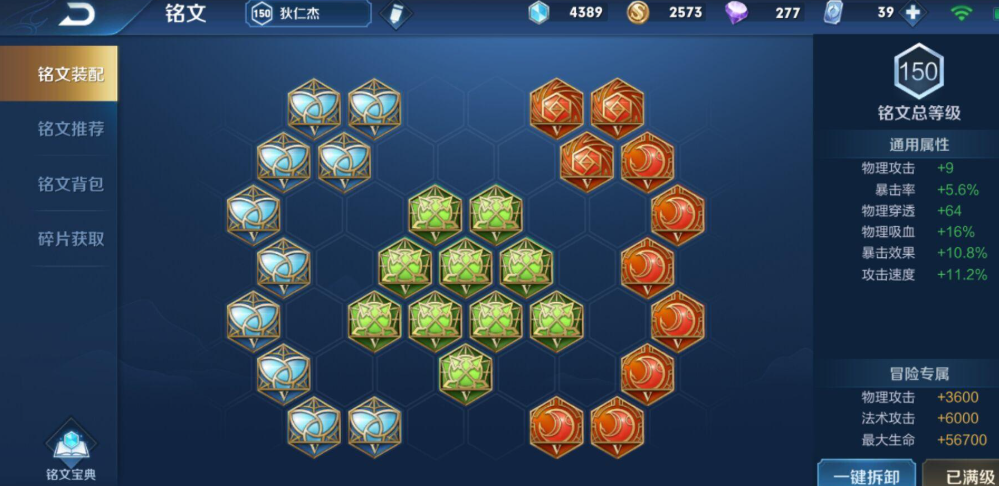This screenshot has height=486, width=999.
Task: Select the 碎片获取 tab
Action: pyautogui.click(x=70, y=239)
